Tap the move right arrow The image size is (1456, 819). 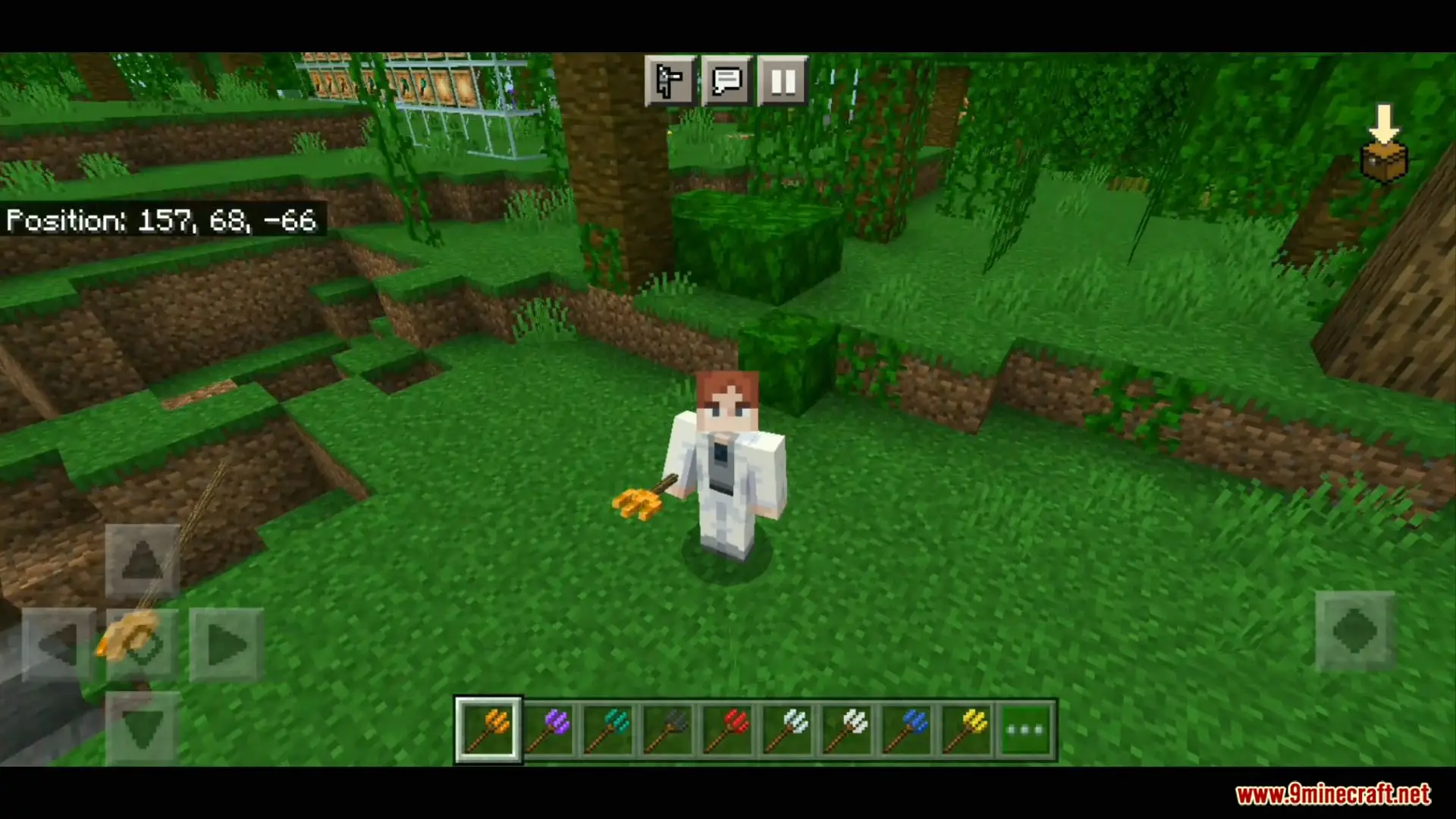(x=226, y=645)
